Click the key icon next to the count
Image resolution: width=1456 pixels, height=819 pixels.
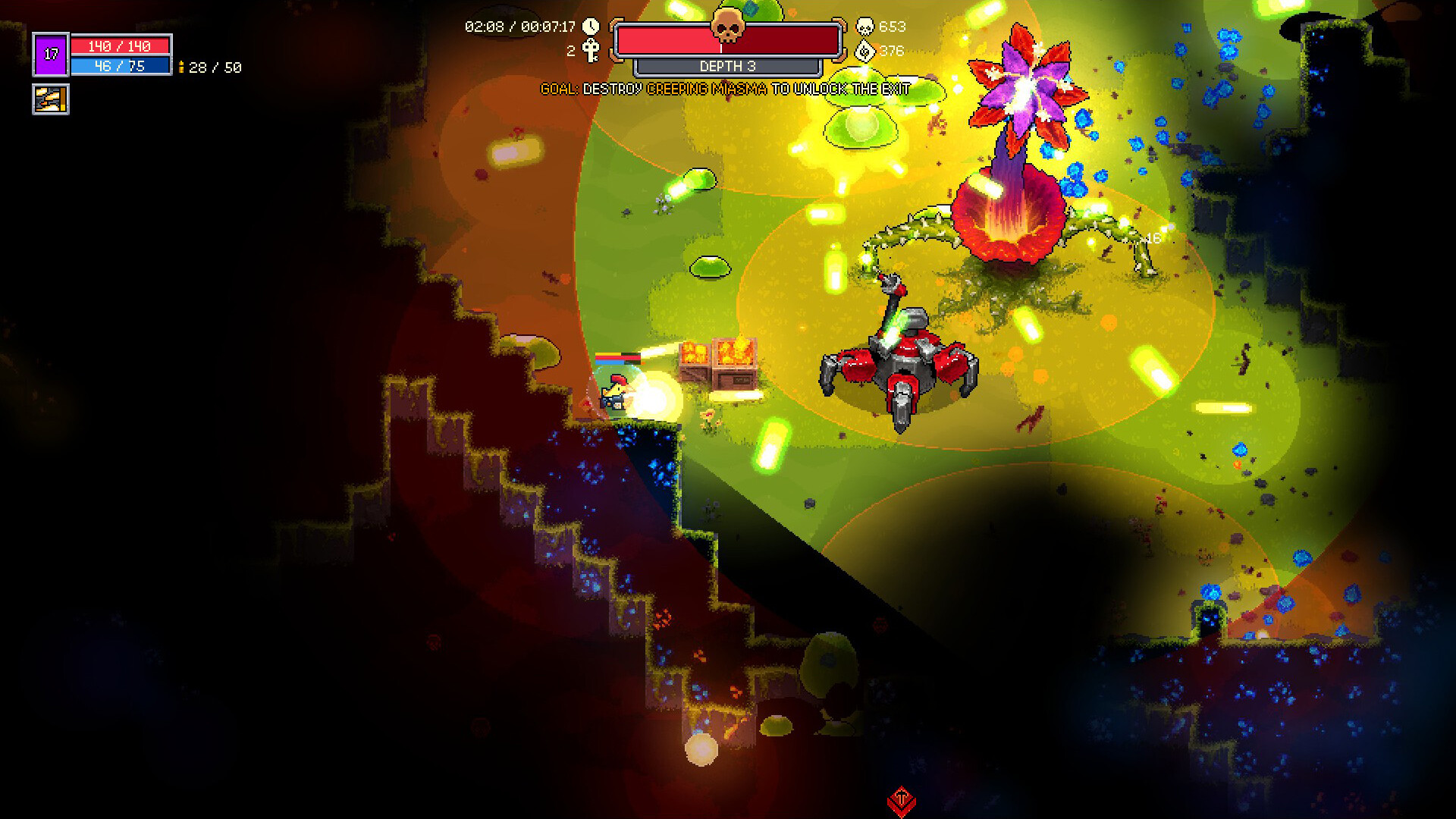tap(592, 52)
